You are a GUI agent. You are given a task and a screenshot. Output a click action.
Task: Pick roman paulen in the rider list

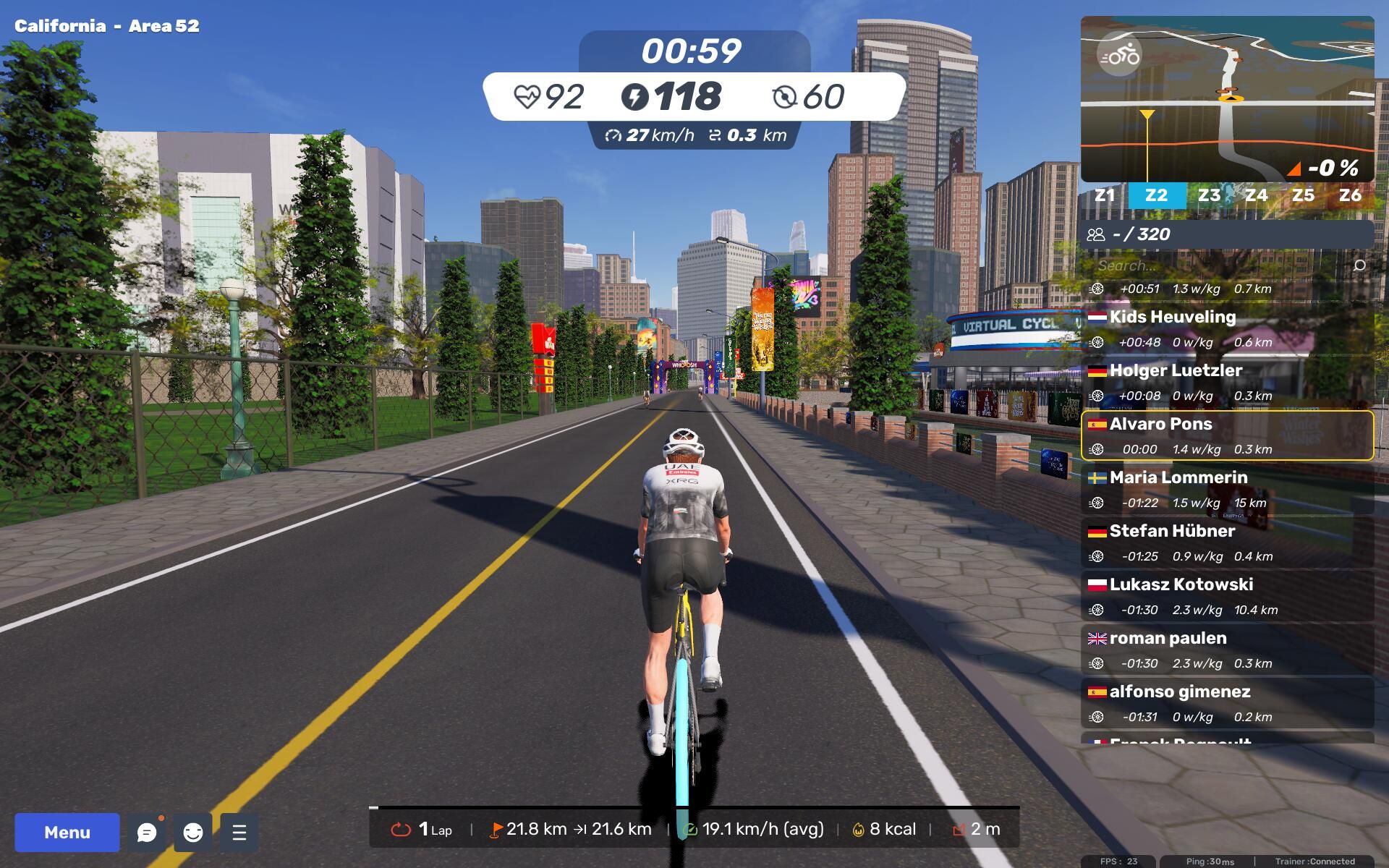[x=1227, y=650]
